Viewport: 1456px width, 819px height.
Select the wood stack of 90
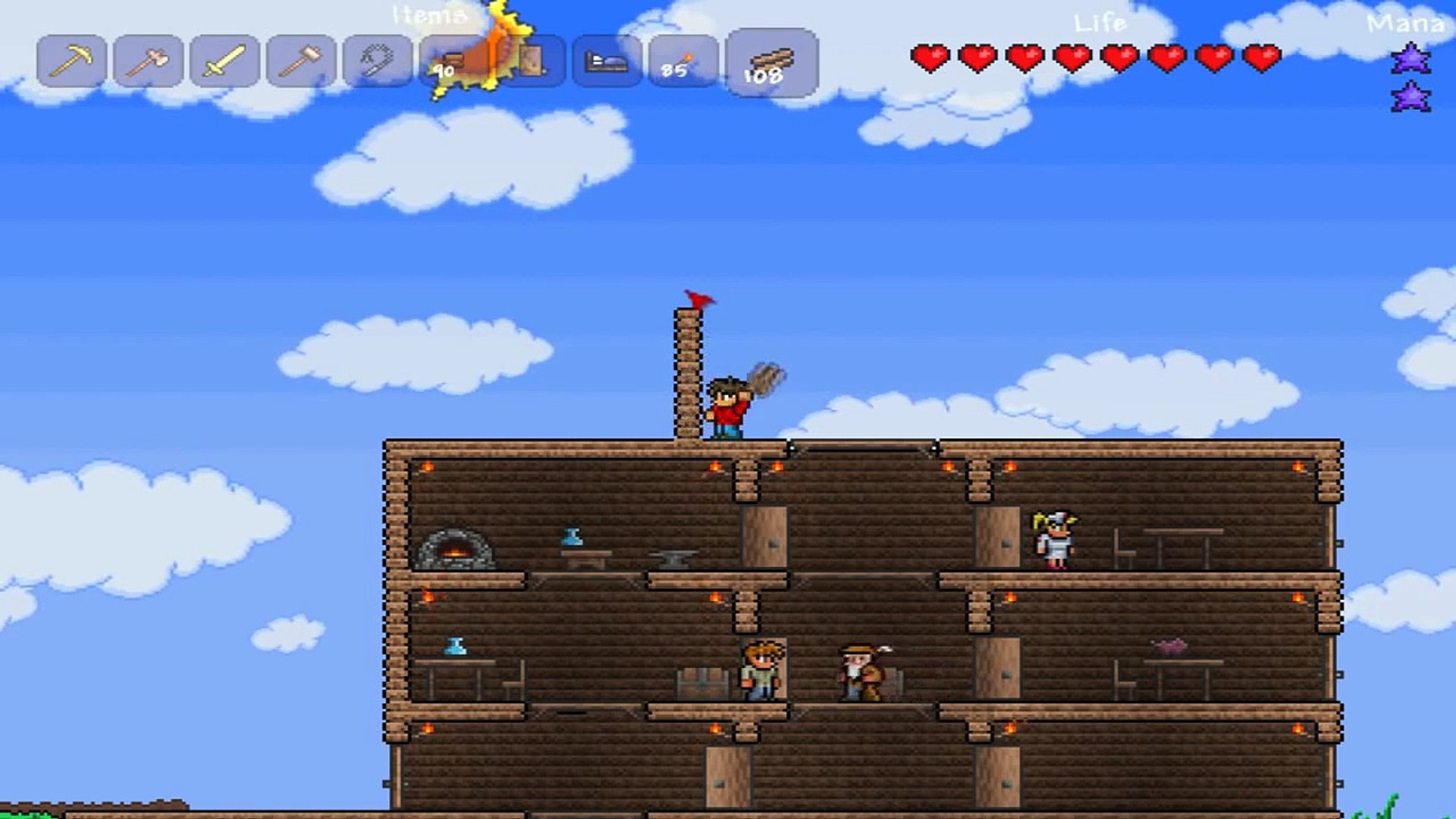tap(452, 62)
